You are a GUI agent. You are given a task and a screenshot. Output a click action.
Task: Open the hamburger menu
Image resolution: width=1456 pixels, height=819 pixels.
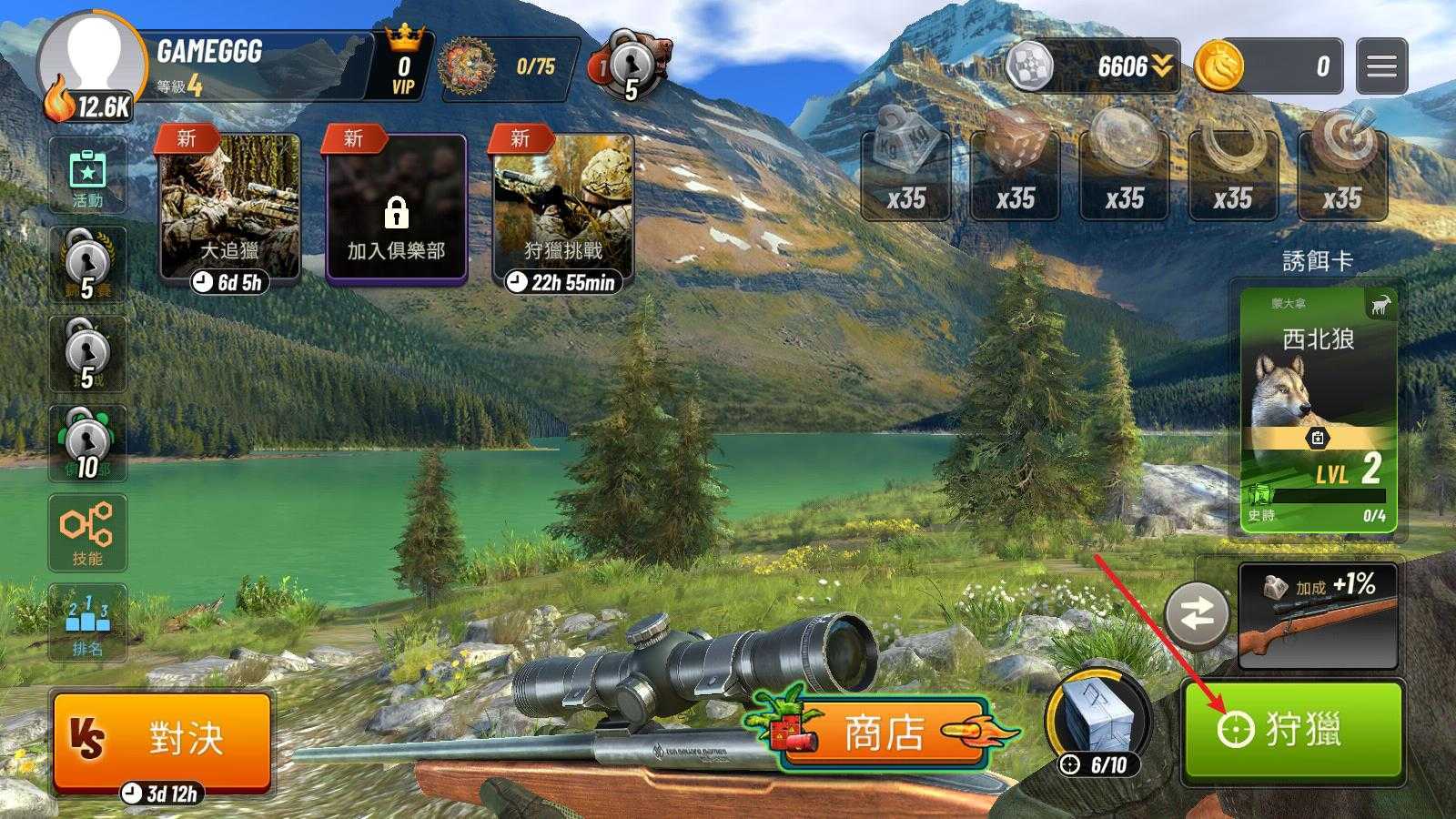click(x=1380, y=66)
